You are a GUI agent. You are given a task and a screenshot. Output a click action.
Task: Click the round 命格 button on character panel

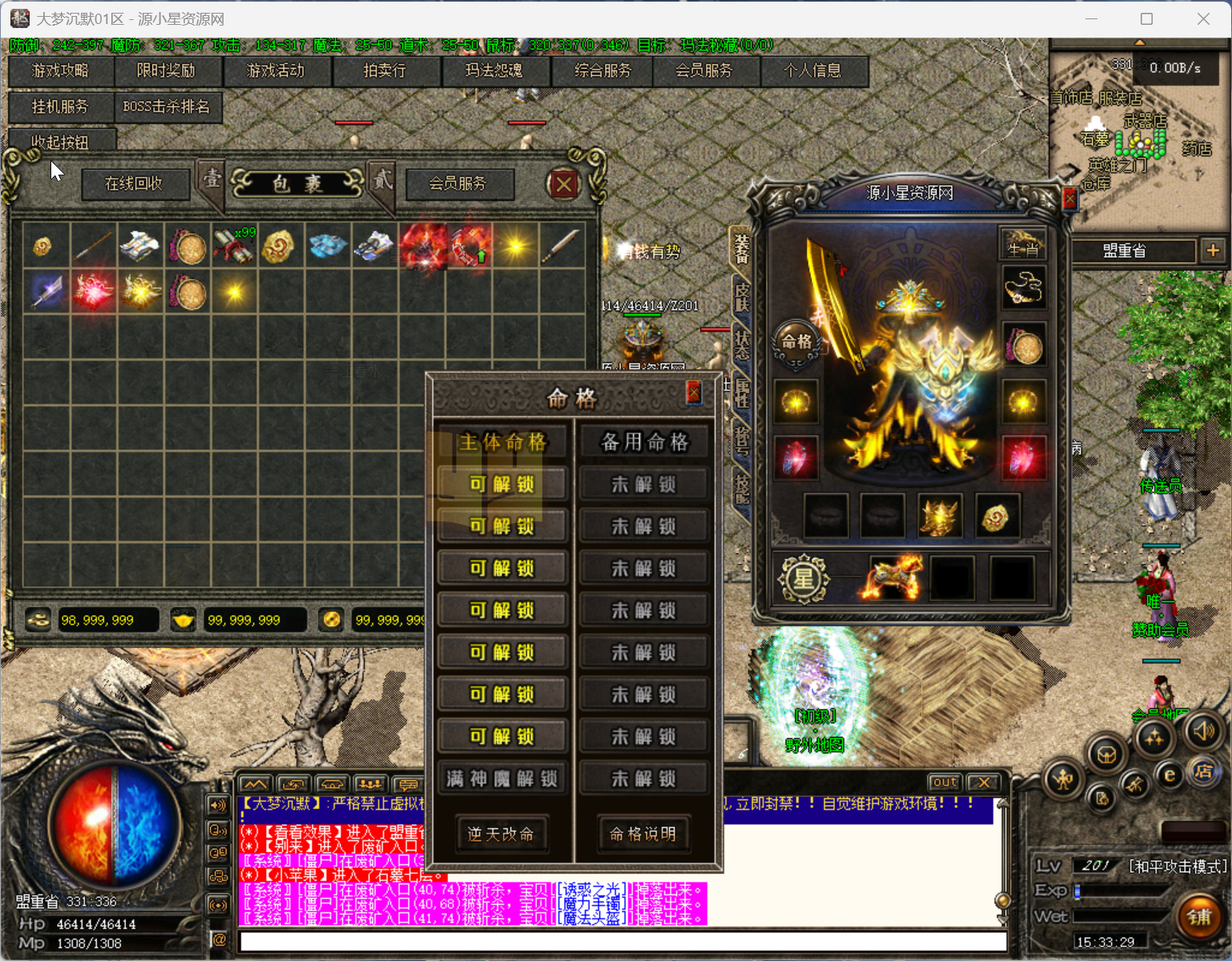[796, 343]
